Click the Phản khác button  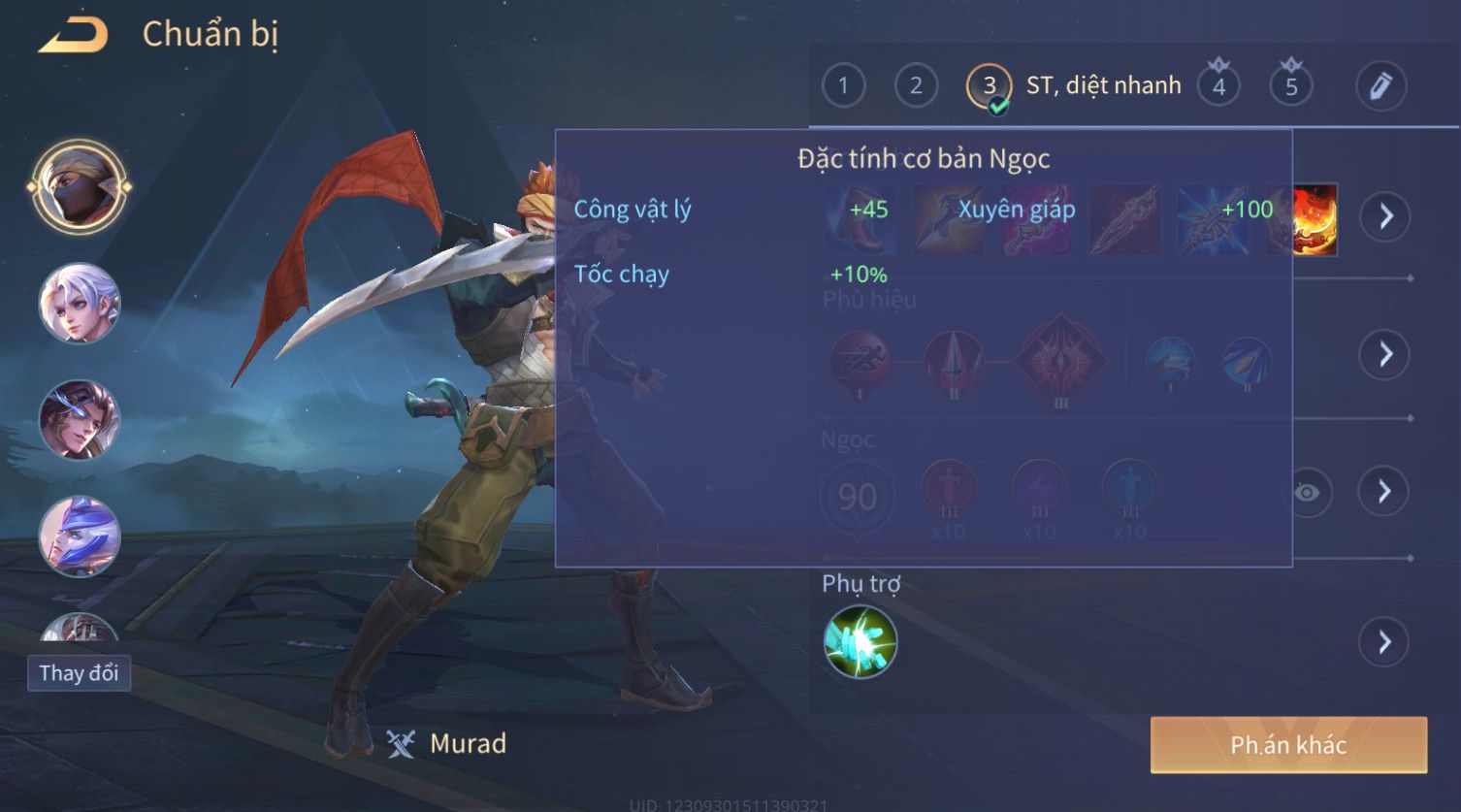click(1288, 745)
